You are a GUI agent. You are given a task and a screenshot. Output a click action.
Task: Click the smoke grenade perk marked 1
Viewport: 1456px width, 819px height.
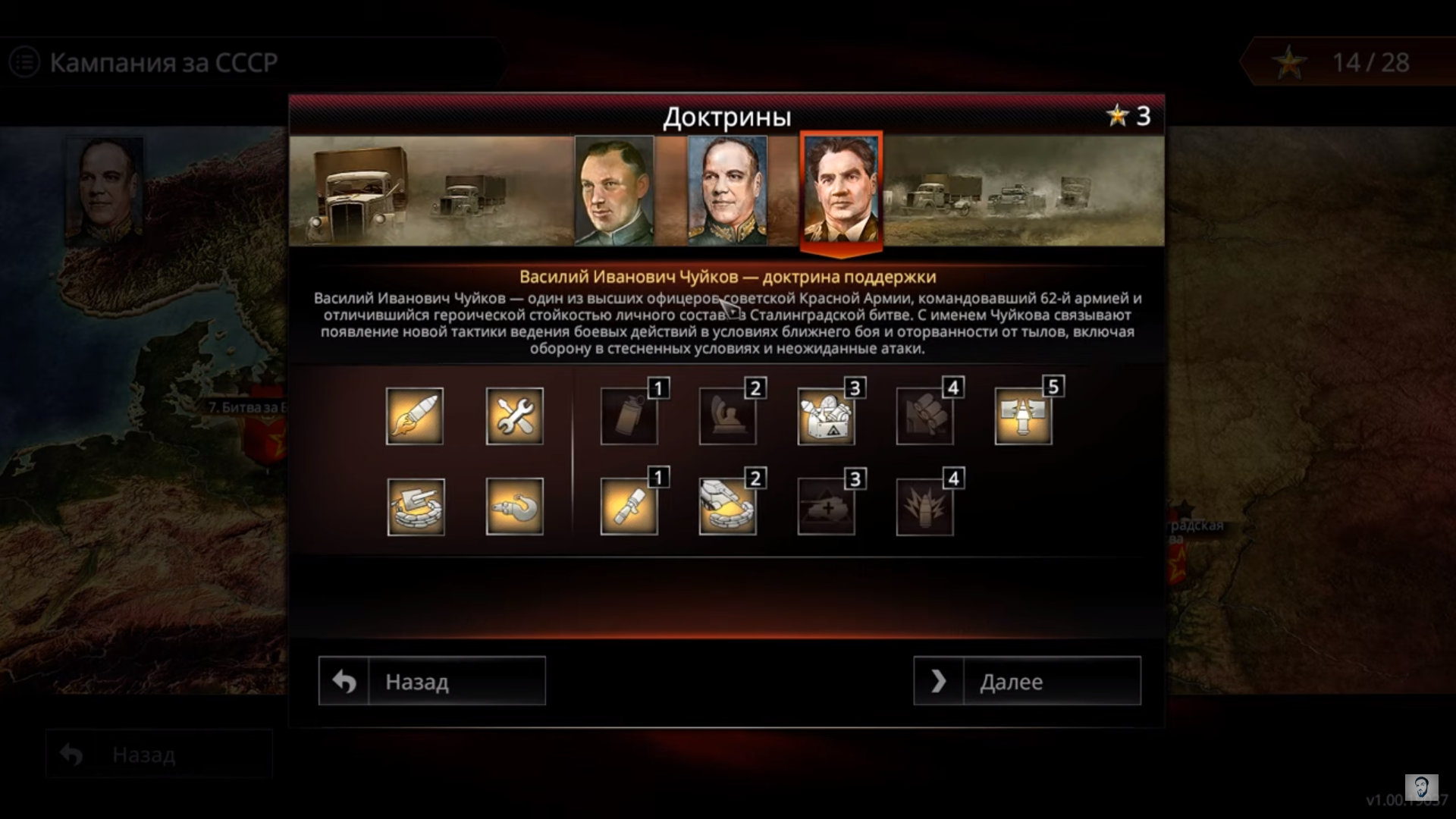click(x=629, y=417)
